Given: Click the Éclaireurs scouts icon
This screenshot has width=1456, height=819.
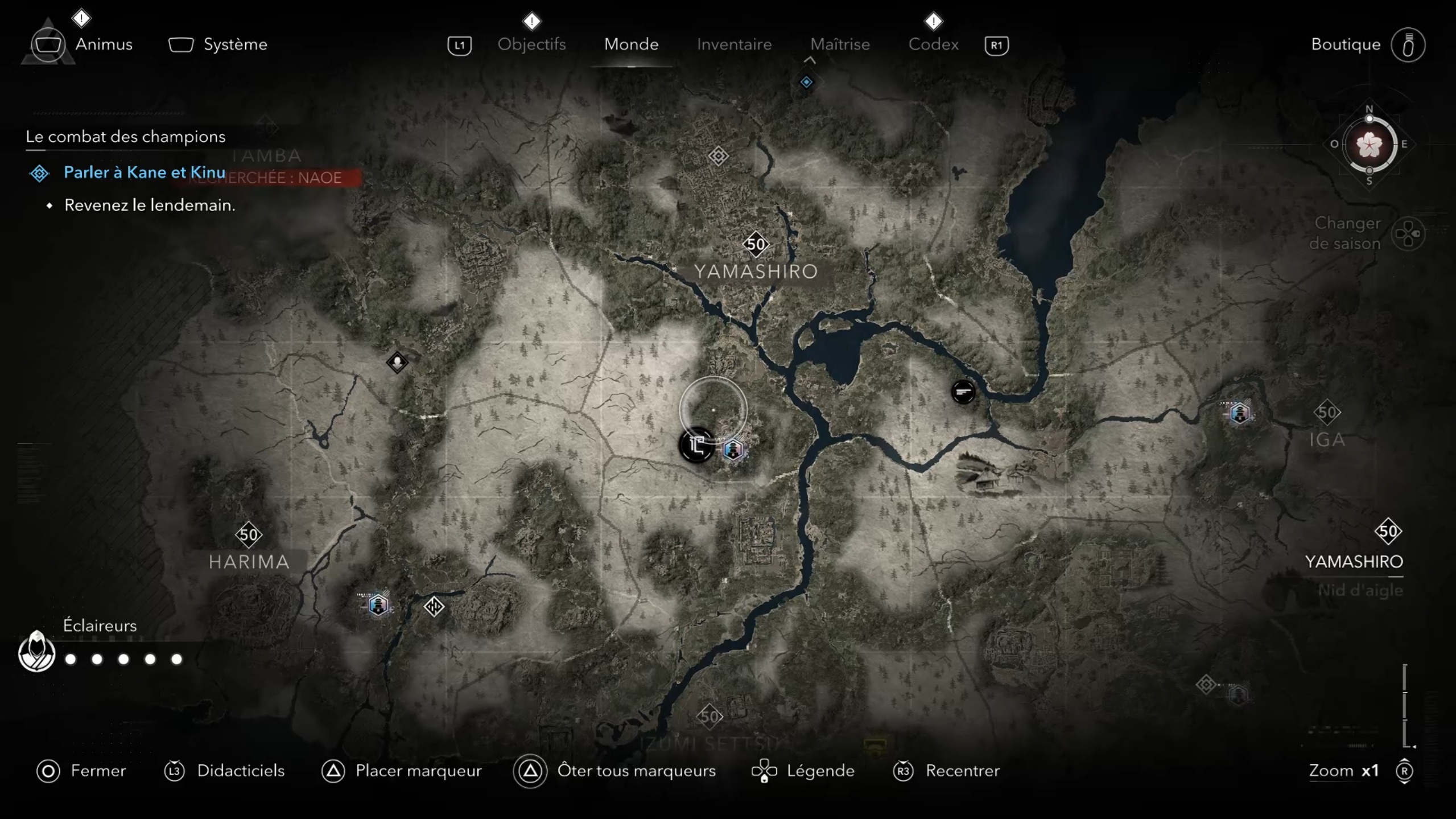Looking at the screenshot, I should [36, 652].
